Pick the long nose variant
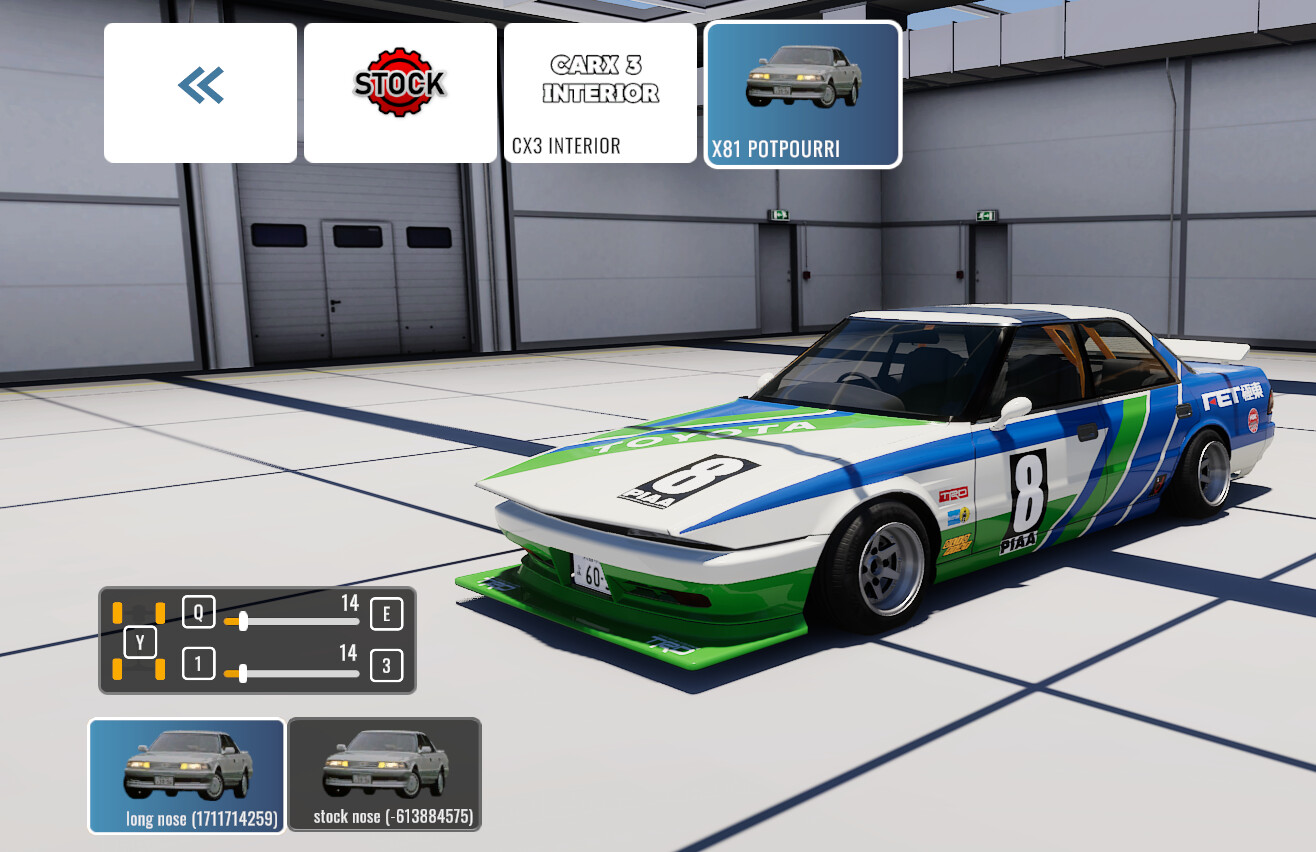Screen dimensions: 1316x852 tap(187, 775)
